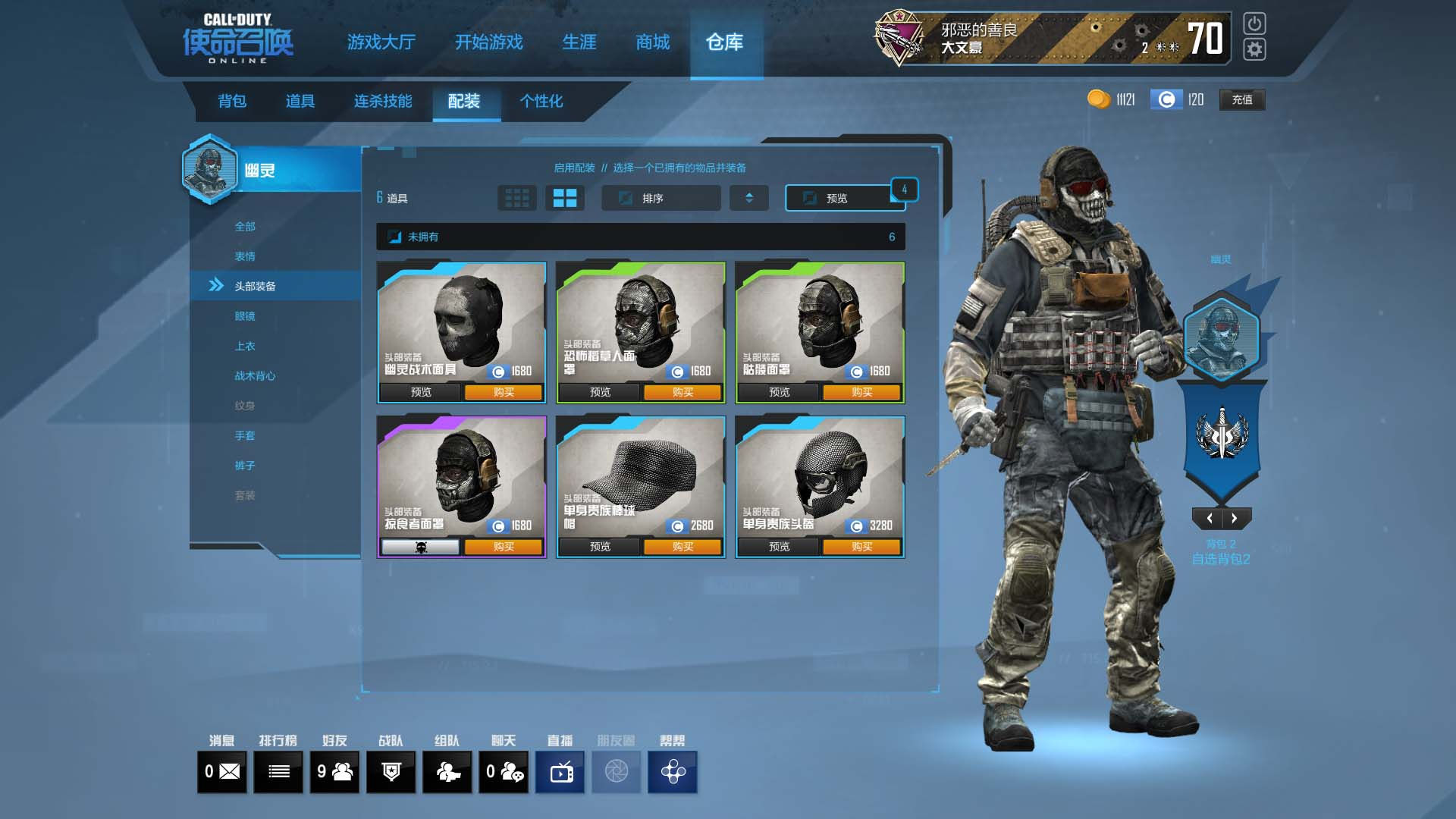Select the 战术背心 category

[x=255, y=376]
